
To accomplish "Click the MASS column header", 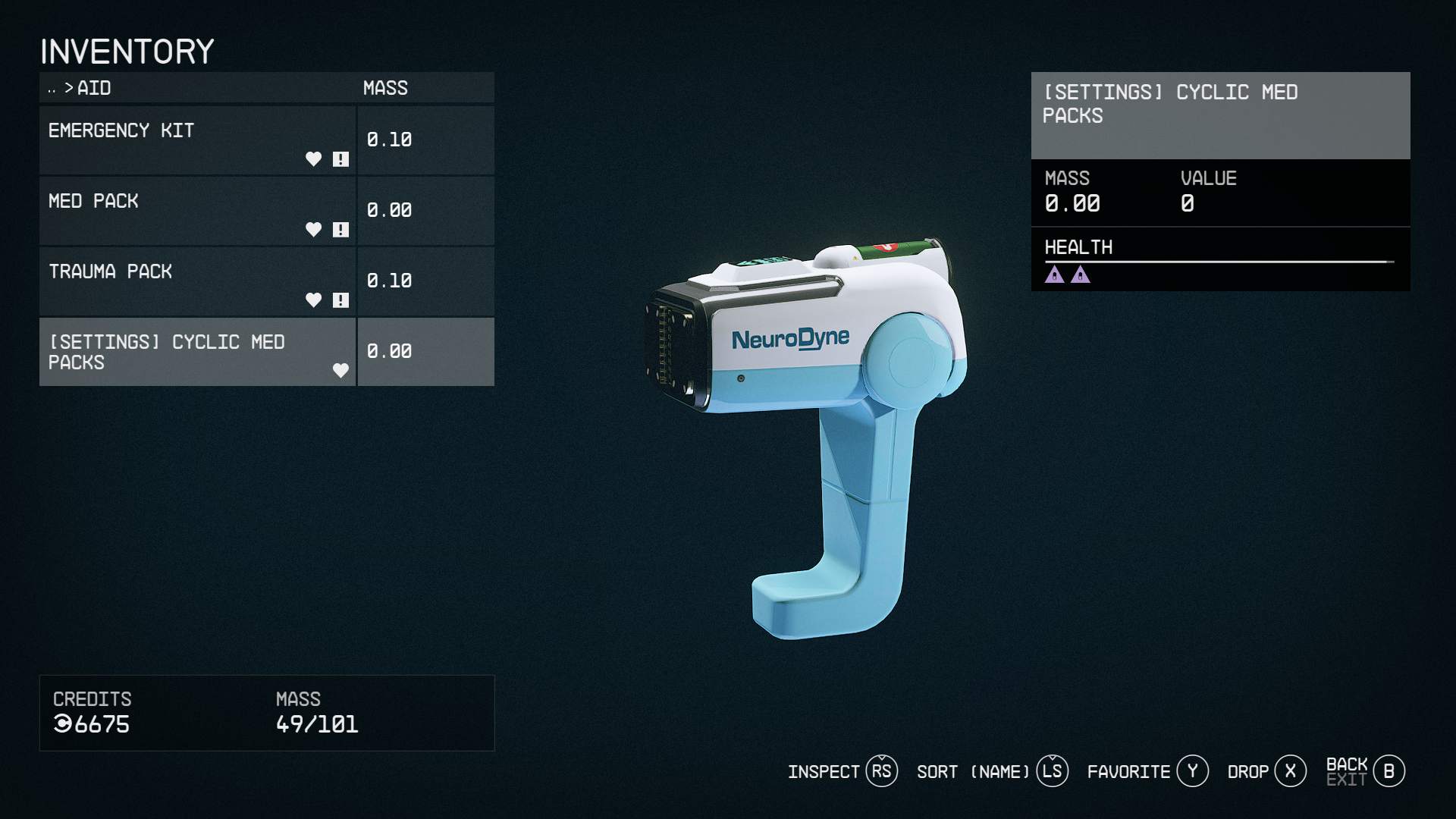I will point(385,88).
